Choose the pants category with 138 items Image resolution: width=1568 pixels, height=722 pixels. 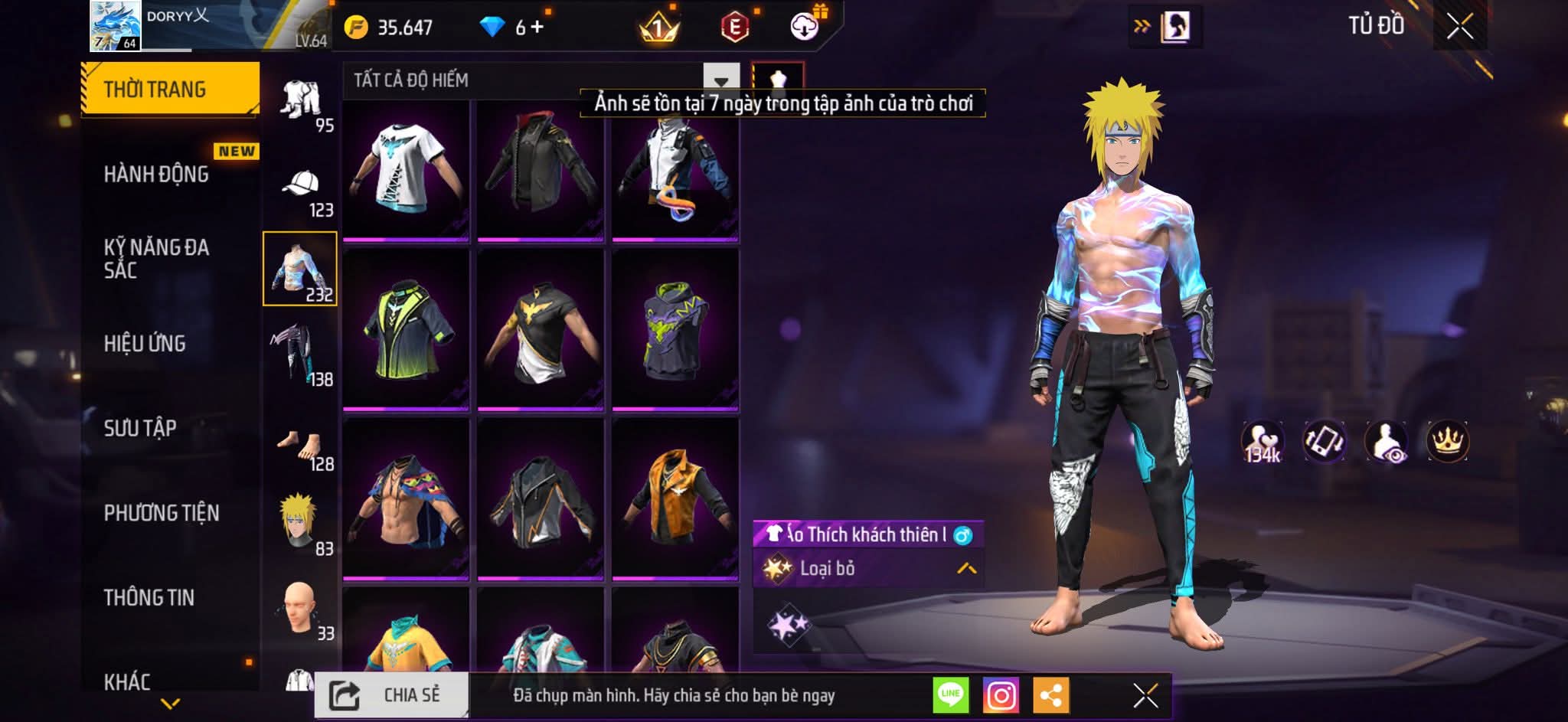301,355
